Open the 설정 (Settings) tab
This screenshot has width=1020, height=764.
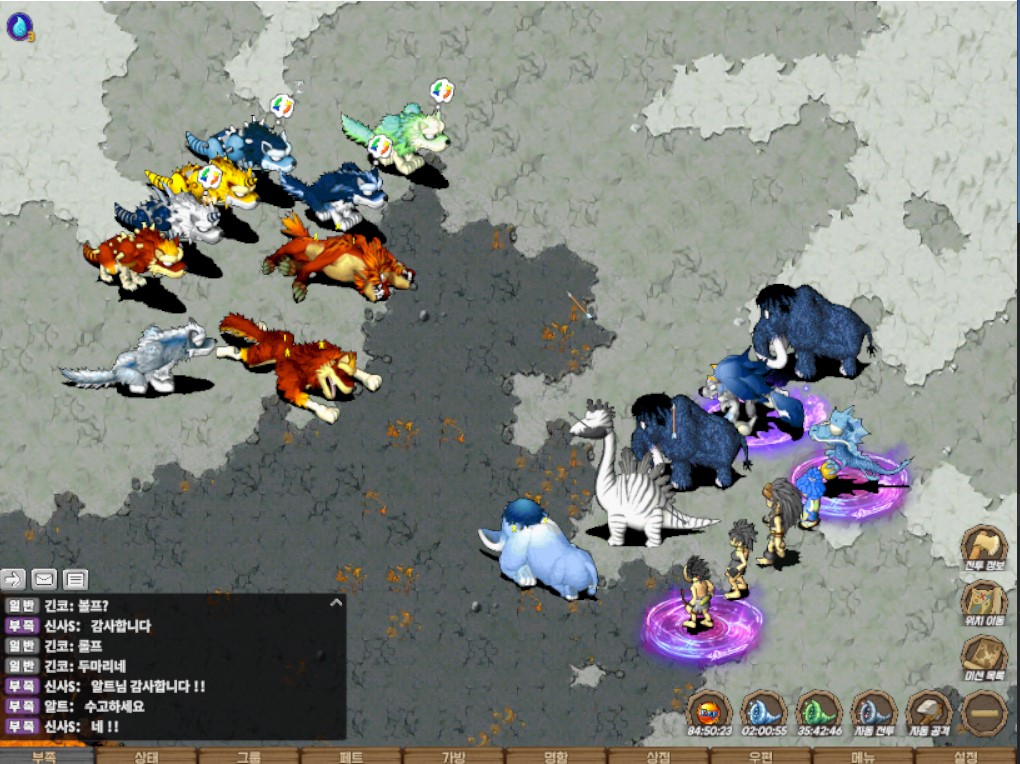coord(965,757)
